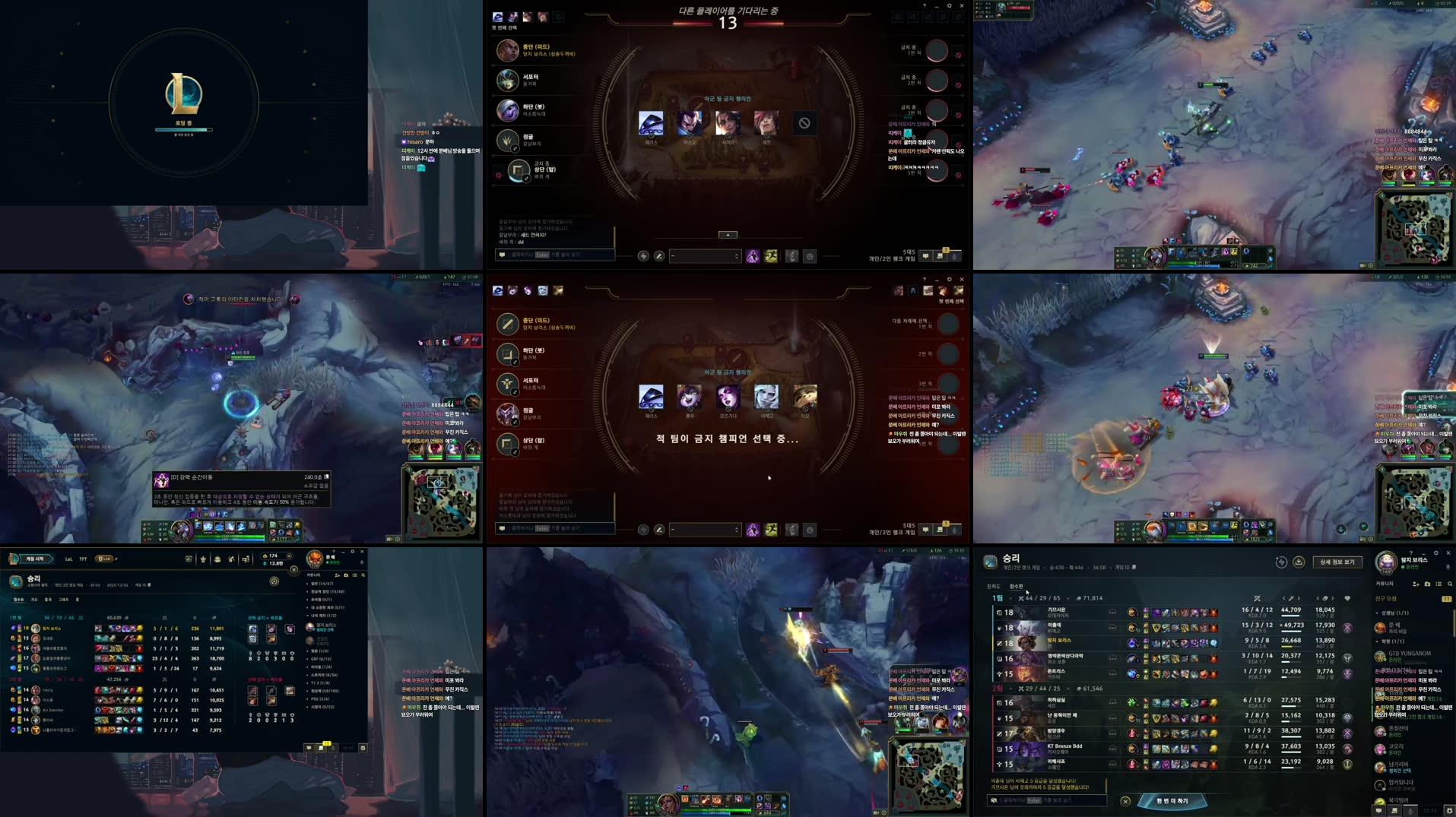Screen dimensions: 1456x817
Task: Collapse the chat panel with the chevron arrow
Action: coord(727,235)
